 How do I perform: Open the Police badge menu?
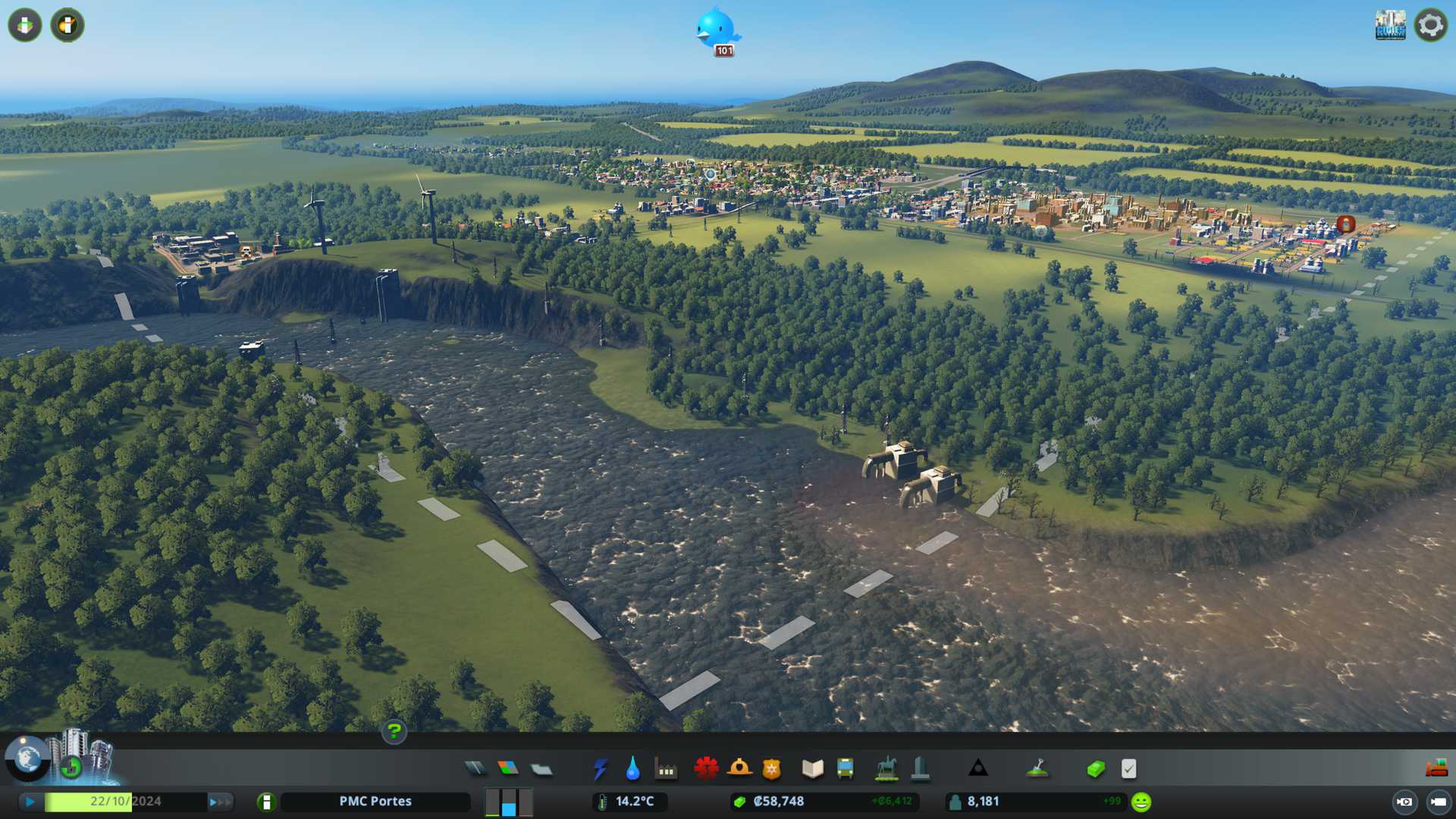(772, 769)
